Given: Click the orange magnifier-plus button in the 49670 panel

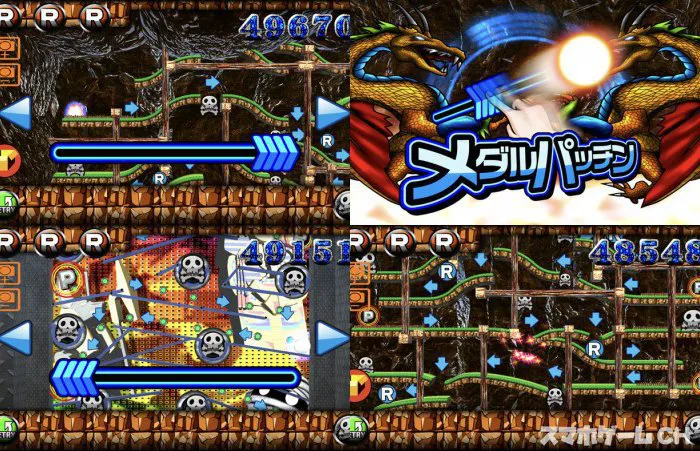Looking at the screenshot, I should click(x=8, y=48).
